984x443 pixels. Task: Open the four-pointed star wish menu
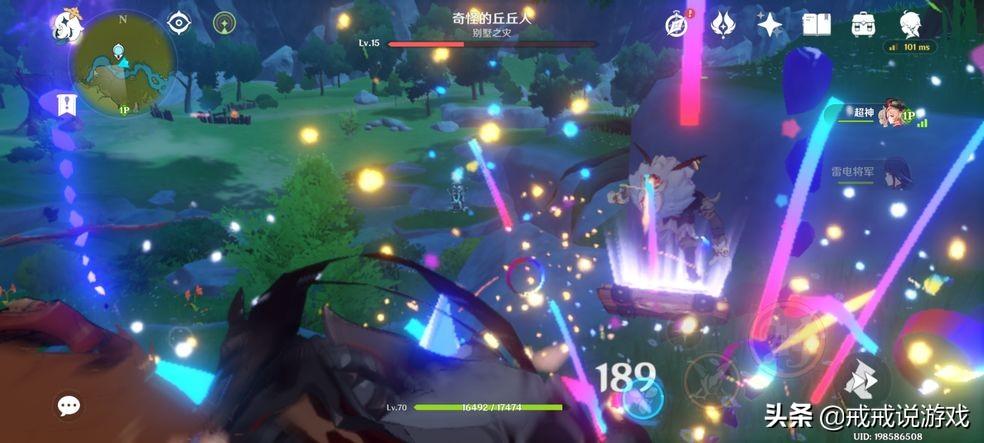coord(770,25)
